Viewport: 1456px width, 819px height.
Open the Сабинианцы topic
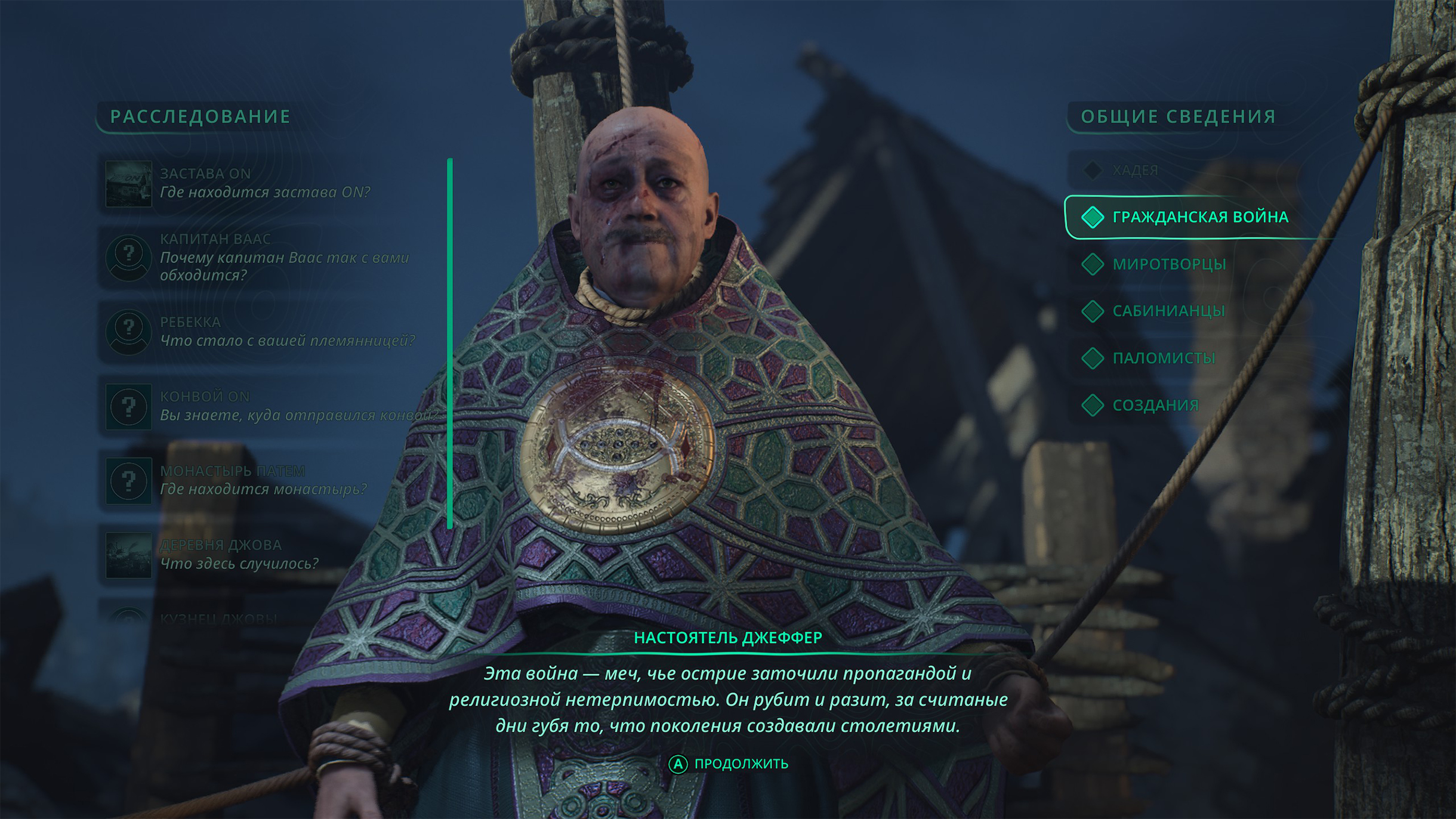click(x=1168, y=311)
